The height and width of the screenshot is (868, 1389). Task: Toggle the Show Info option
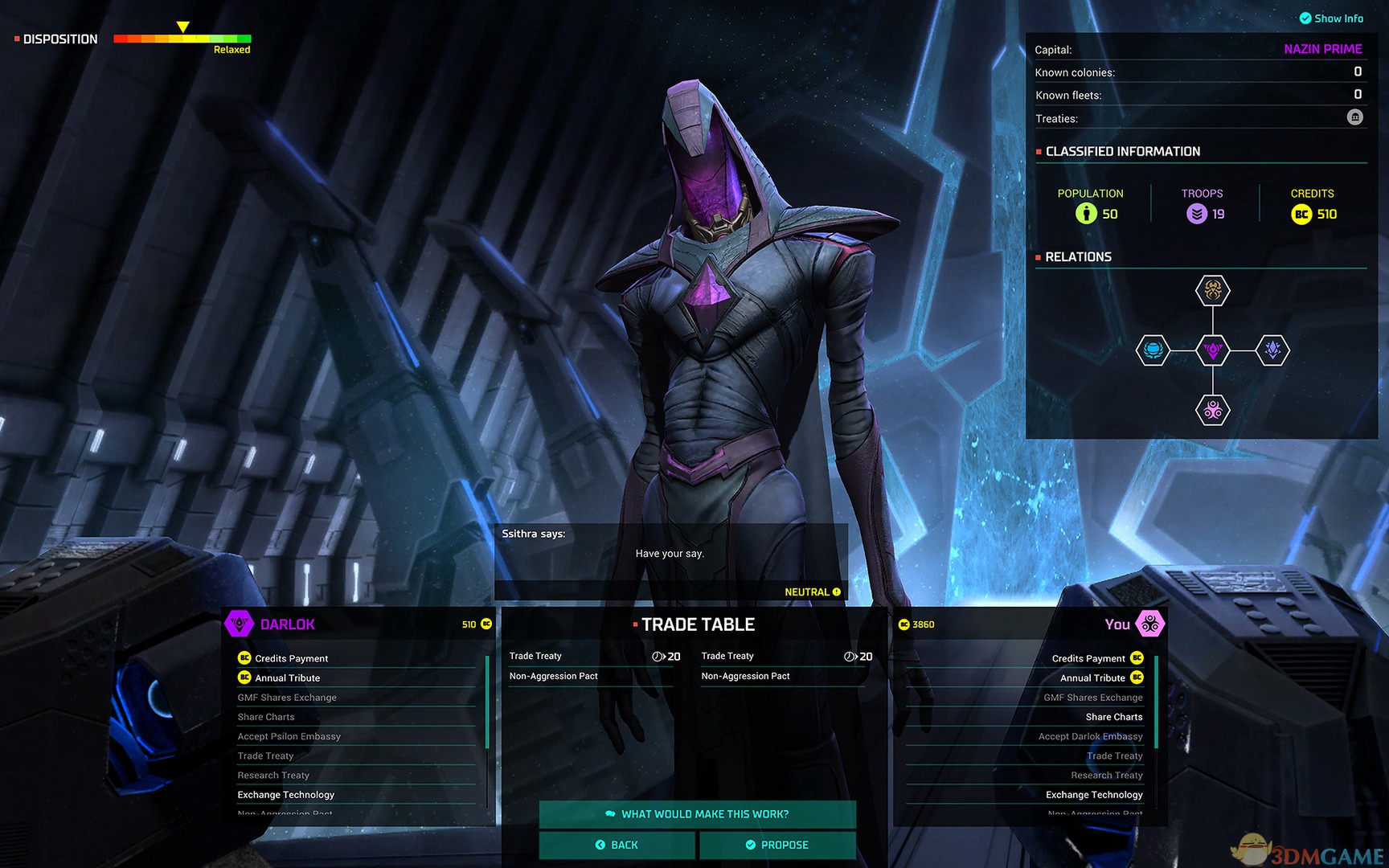tap(1331, 18)
